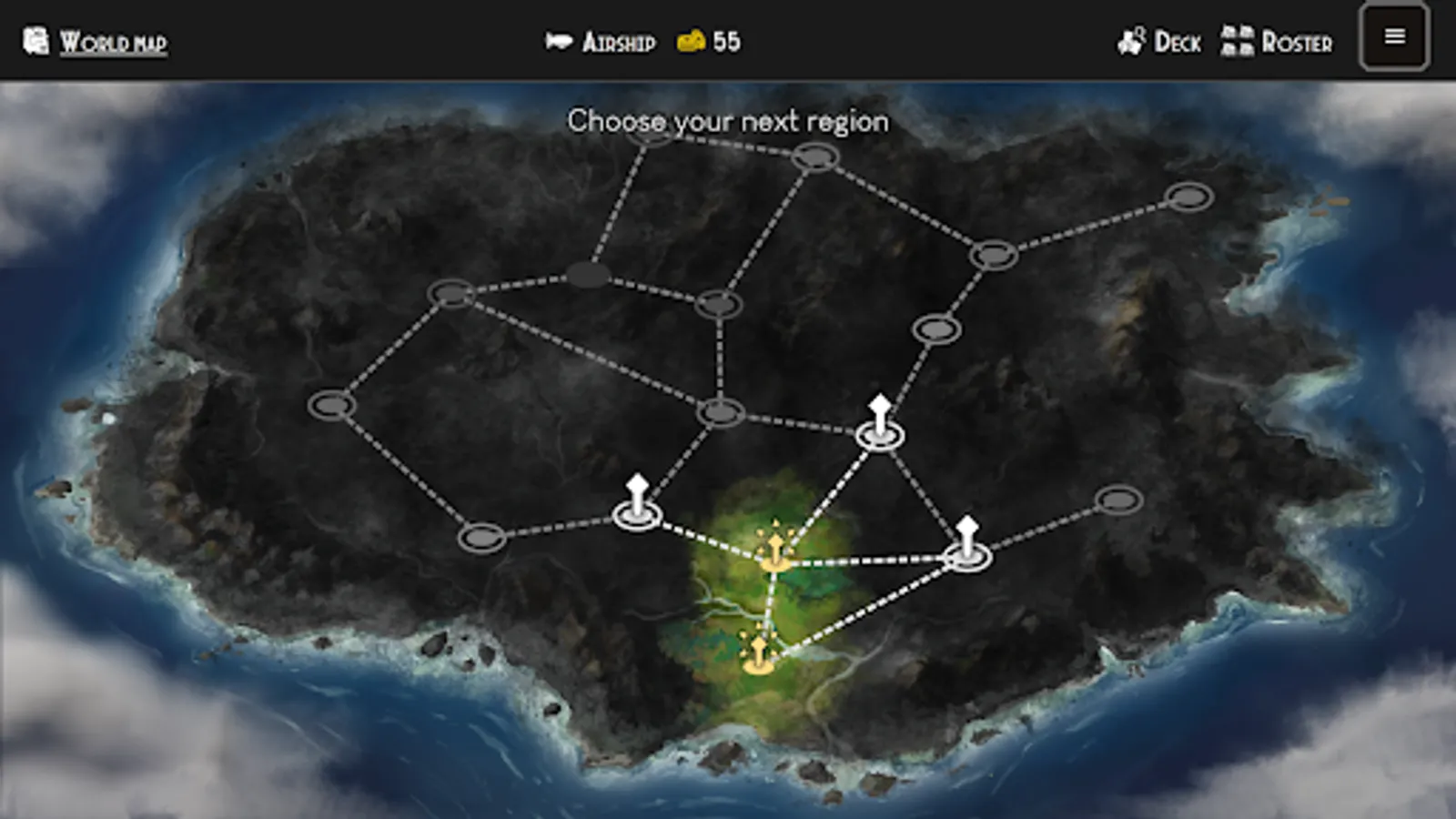Click the Airship icon in the top bar

(561, 40)
